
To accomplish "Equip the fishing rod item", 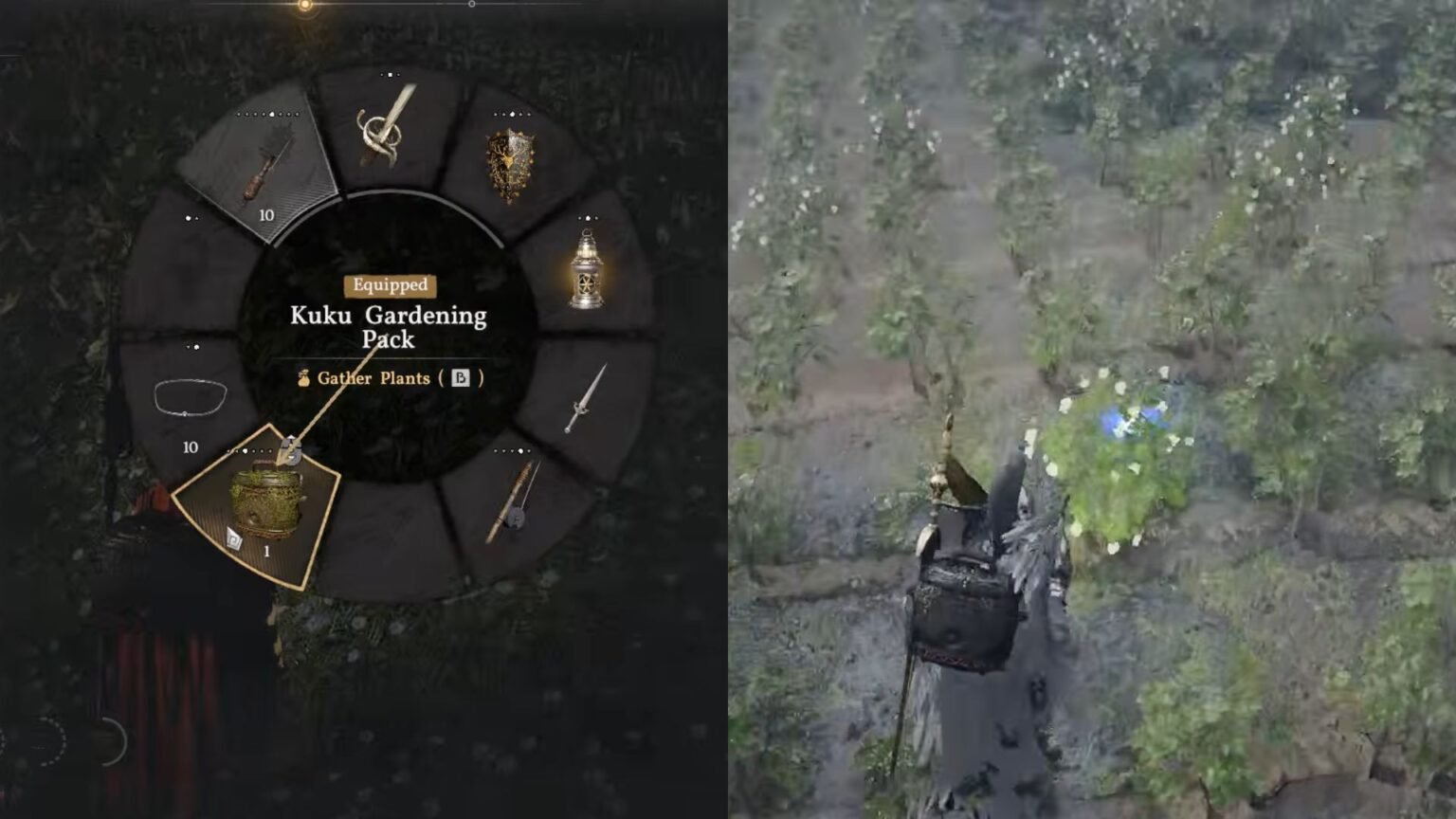I will pyautogui.click(x=512, y=502).
